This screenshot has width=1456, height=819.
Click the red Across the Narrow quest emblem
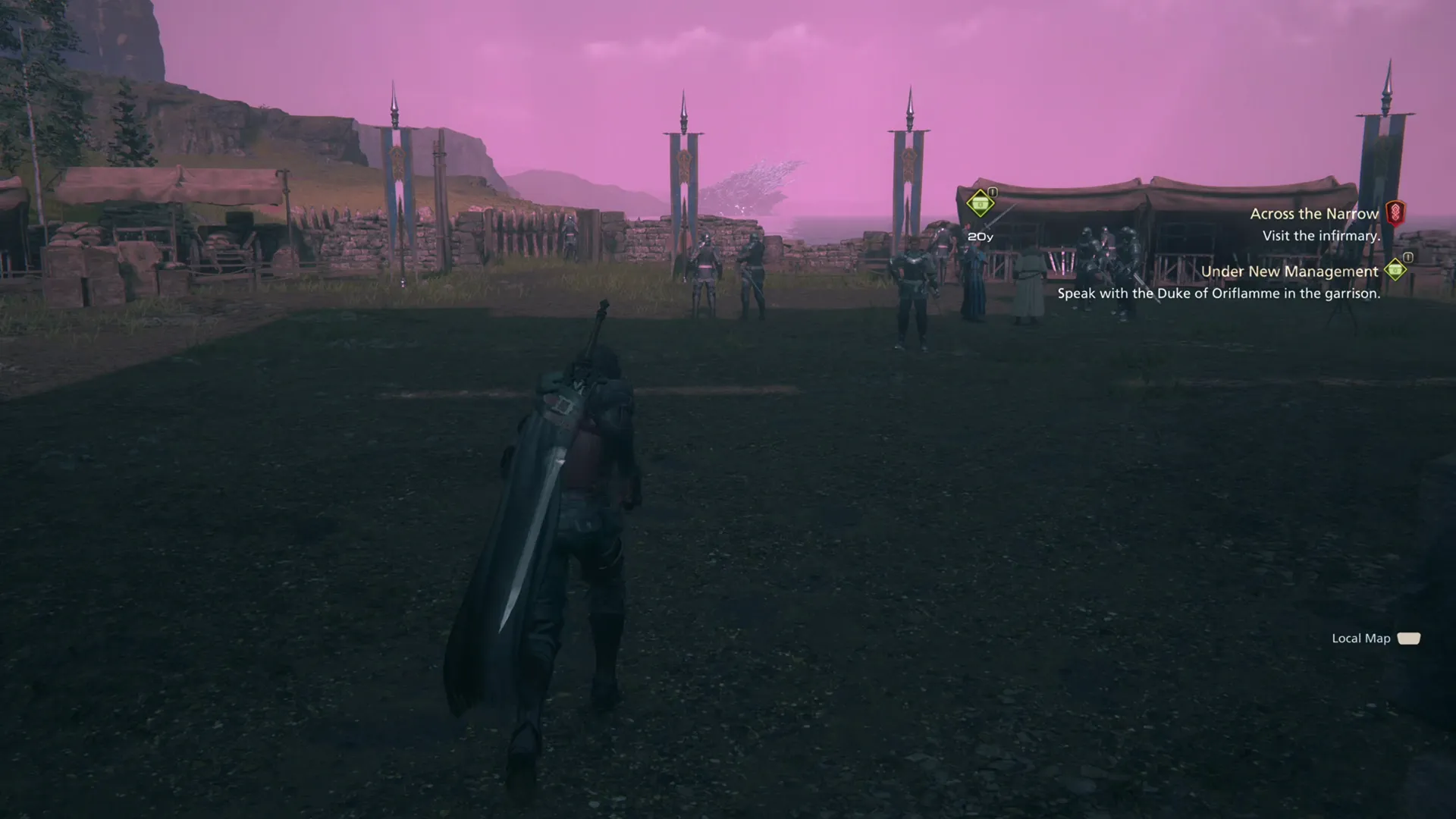coord(1395,213)
